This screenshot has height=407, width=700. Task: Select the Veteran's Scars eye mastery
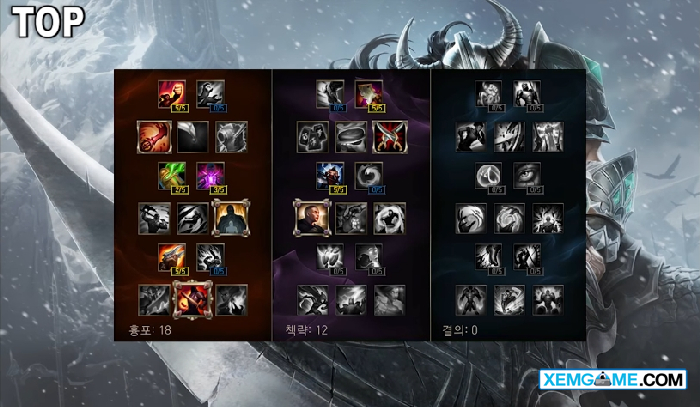tap(527, 176)
